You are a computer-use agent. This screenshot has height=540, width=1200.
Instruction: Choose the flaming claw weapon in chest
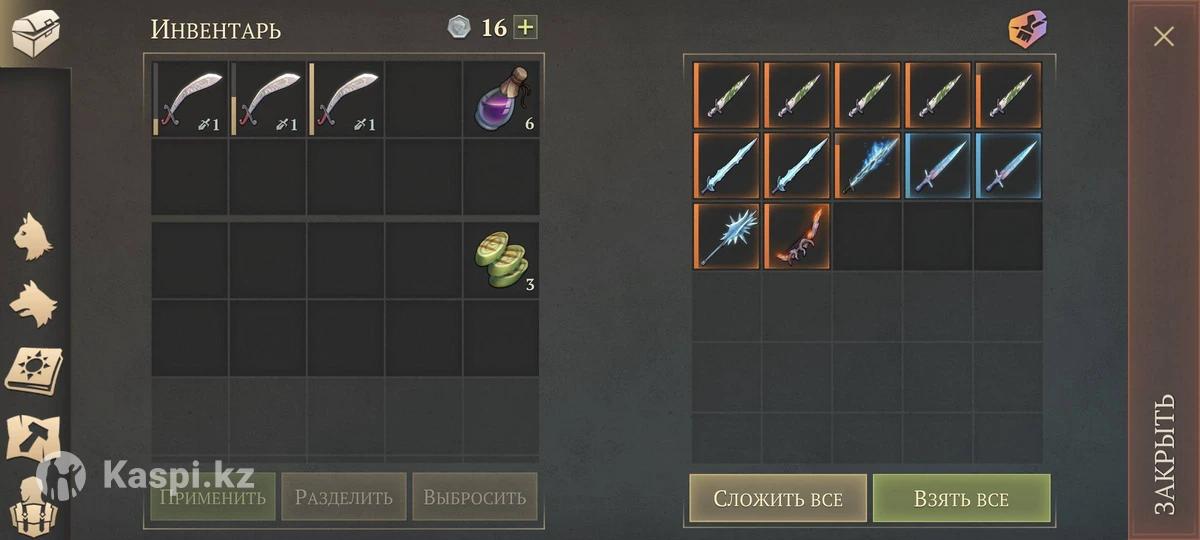click(797, 236)
